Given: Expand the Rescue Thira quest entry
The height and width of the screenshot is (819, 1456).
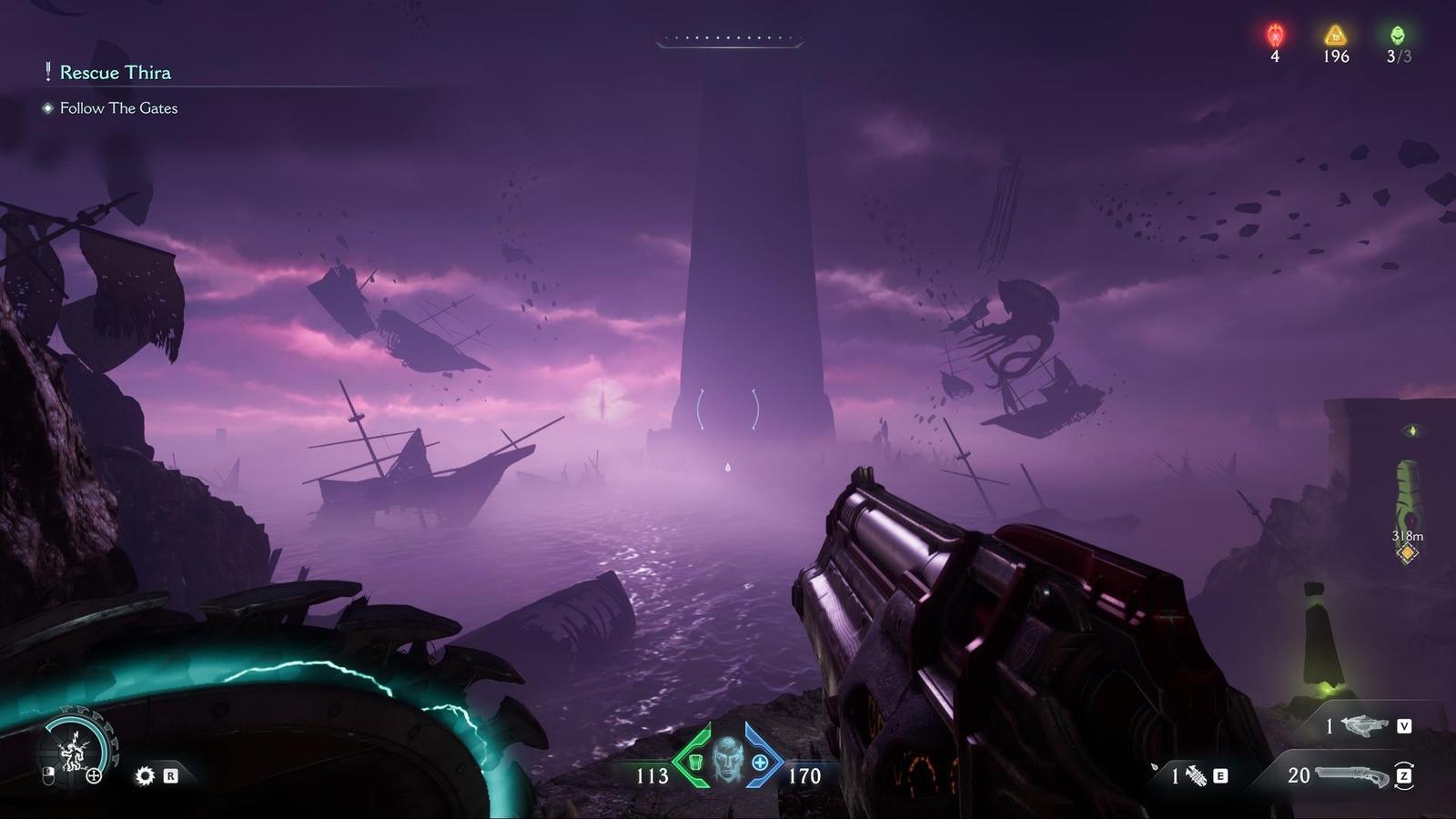Looking at the screenshot, I should (x=115, y=73).
